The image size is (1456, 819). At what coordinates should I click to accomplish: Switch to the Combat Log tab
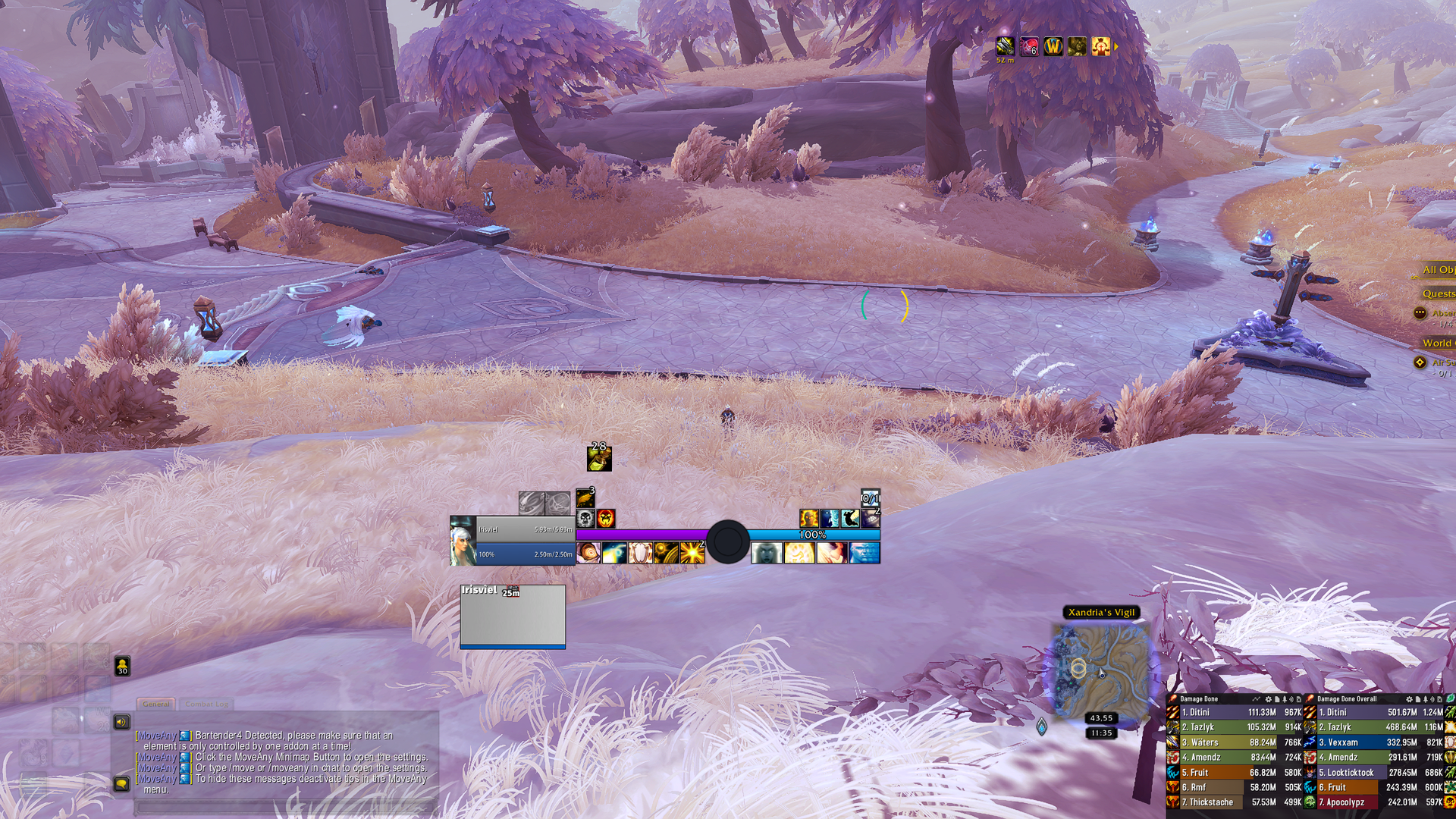(208, 704)
